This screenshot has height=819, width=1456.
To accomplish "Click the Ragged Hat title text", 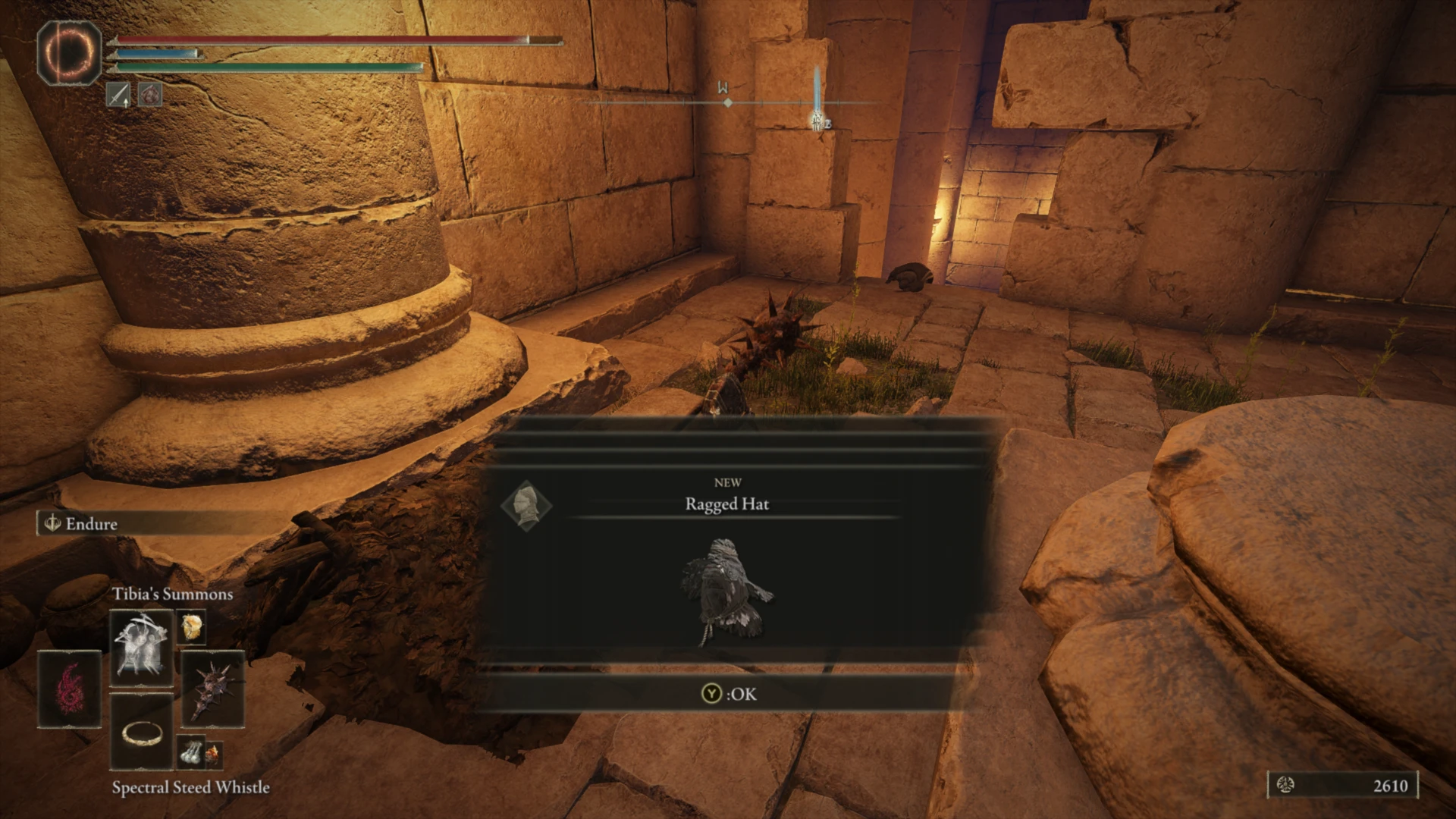I will pyautogui.click(x=726, y=504).
